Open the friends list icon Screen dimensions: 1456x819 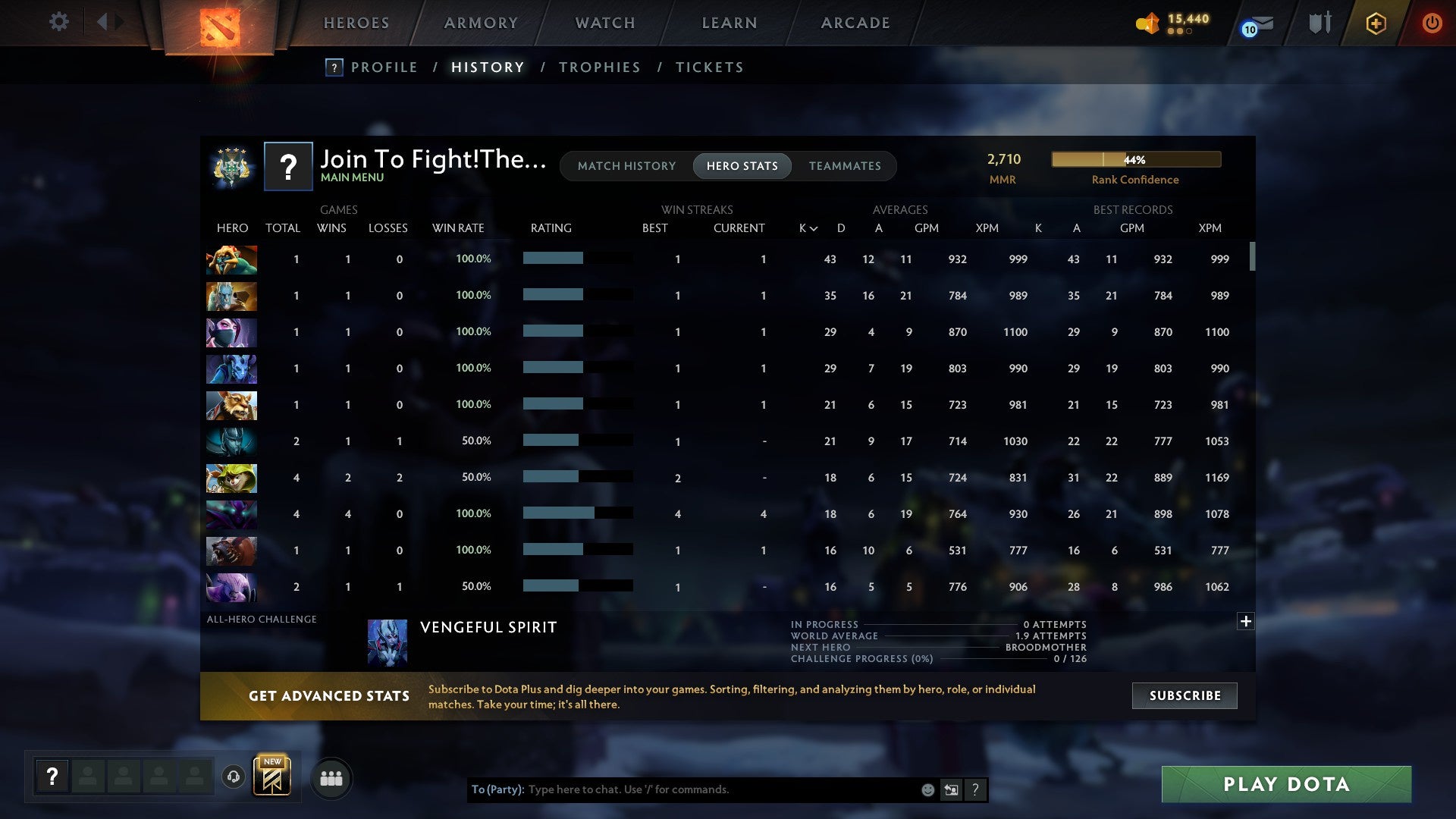[x=331, y=777]
